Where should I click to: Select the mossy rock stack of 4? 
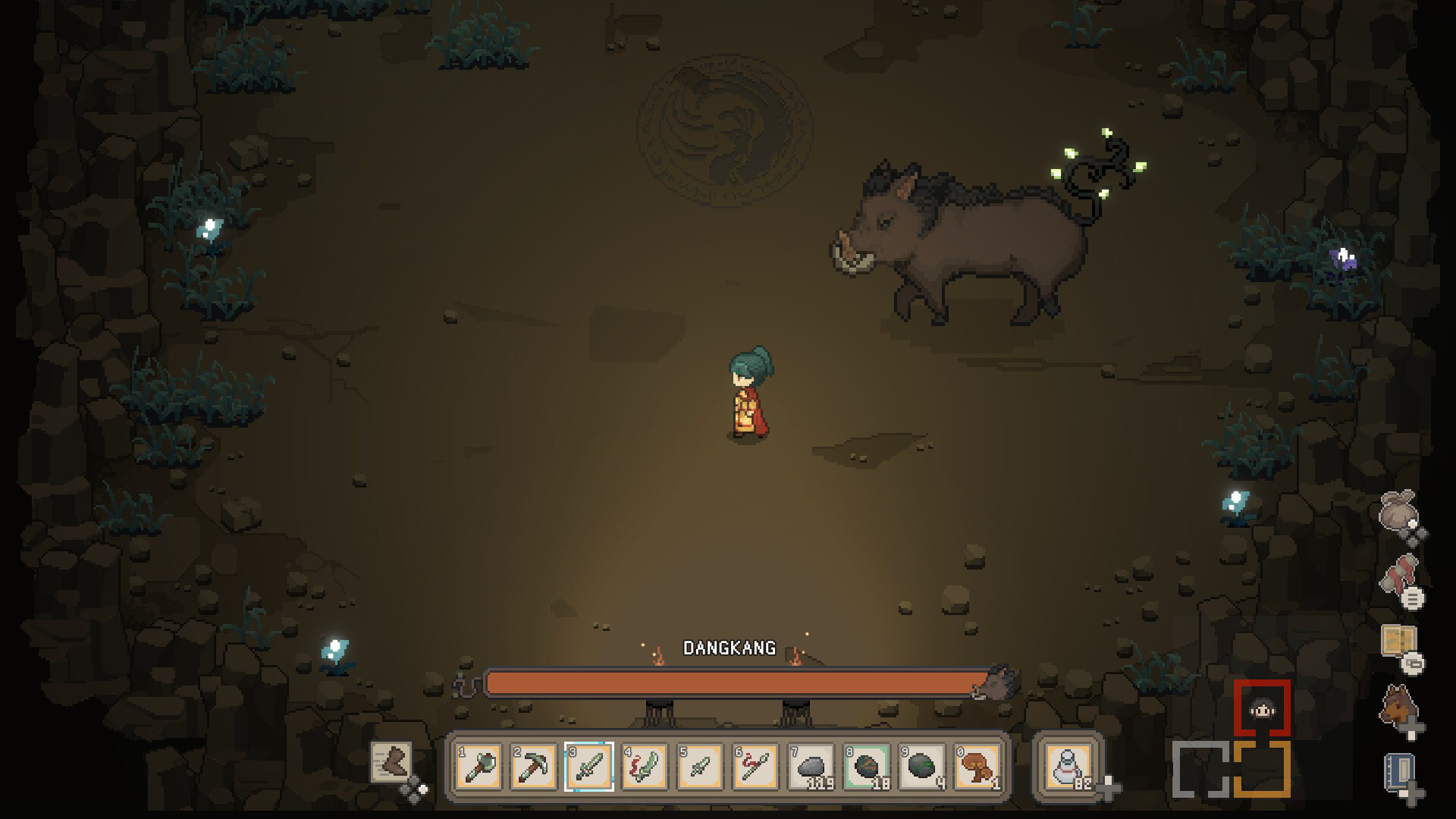pos(921,766)
